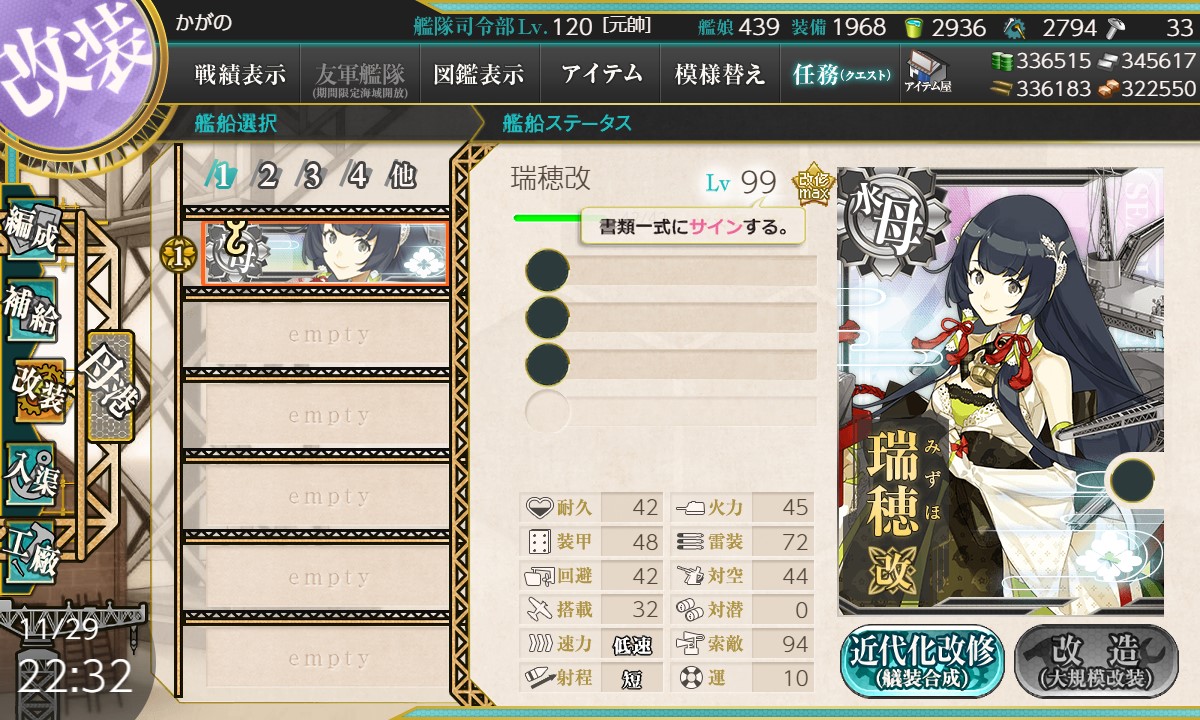Visit the アイテム屋 item shop

pos(927,73)
